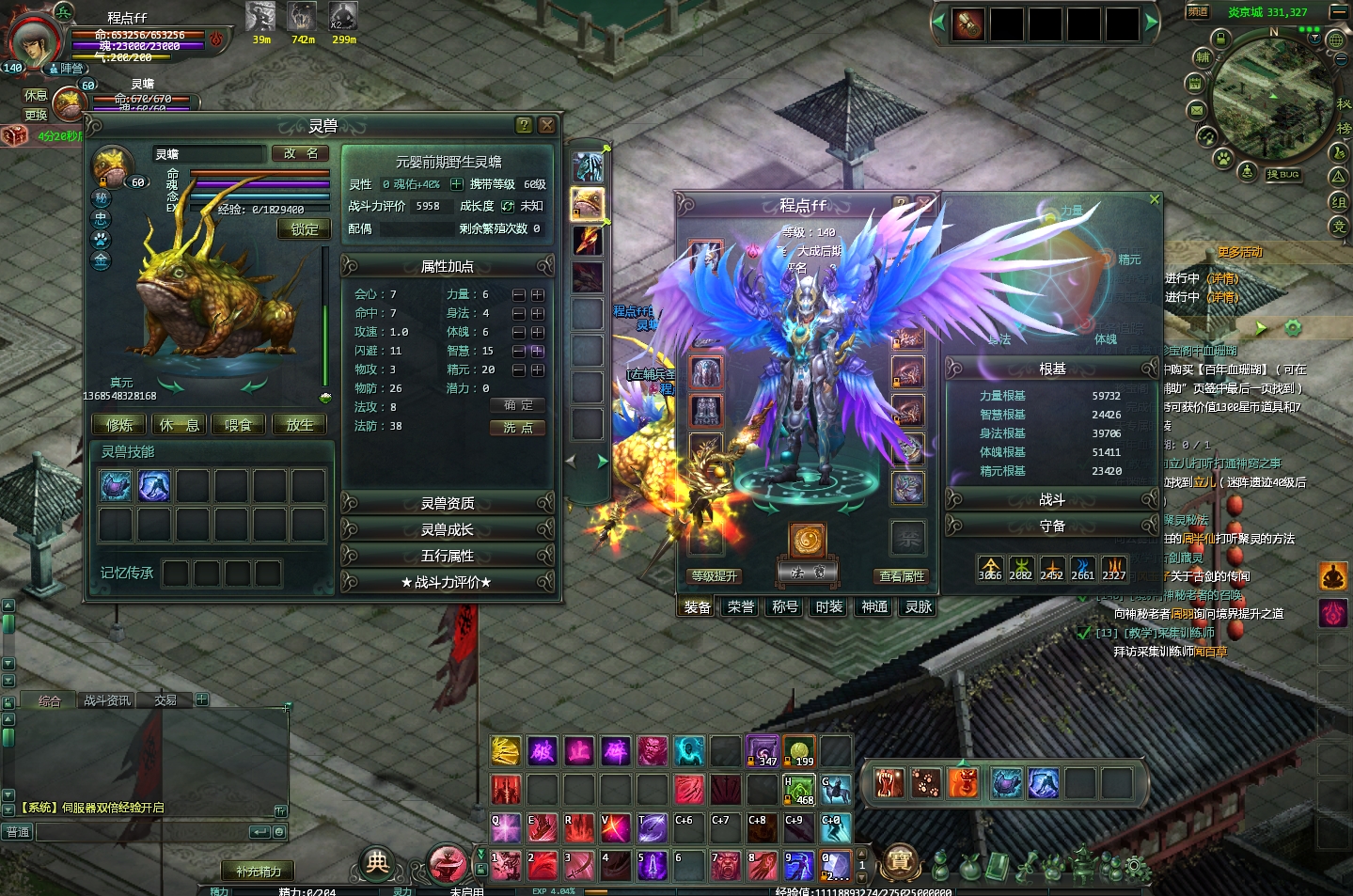Expand the 守备 defense section
The width and height of the screenshot is (1353, 896).
(x=1051, y=526)
